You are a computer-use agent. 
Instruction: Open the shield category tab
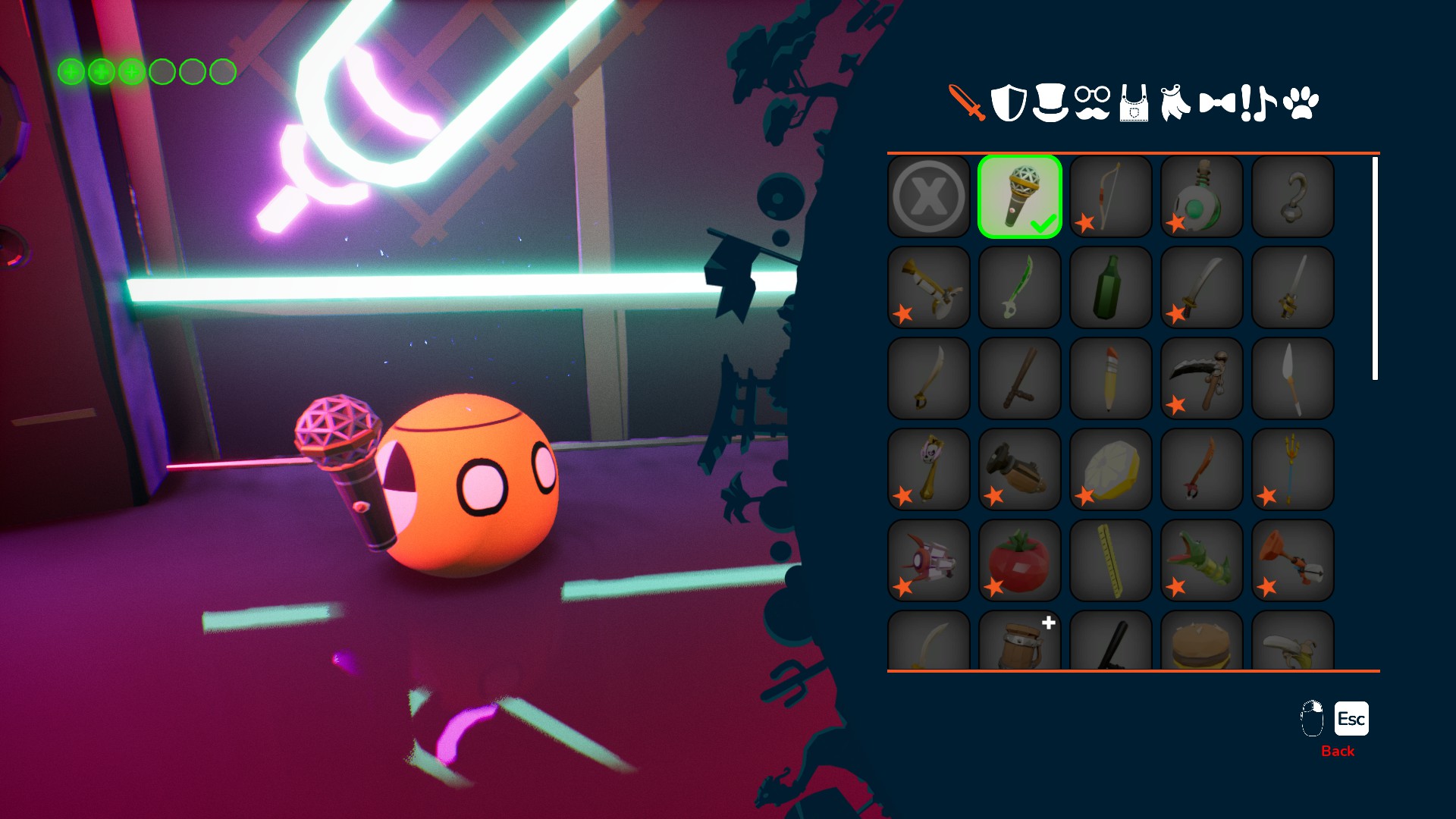tap(1009, 103)
